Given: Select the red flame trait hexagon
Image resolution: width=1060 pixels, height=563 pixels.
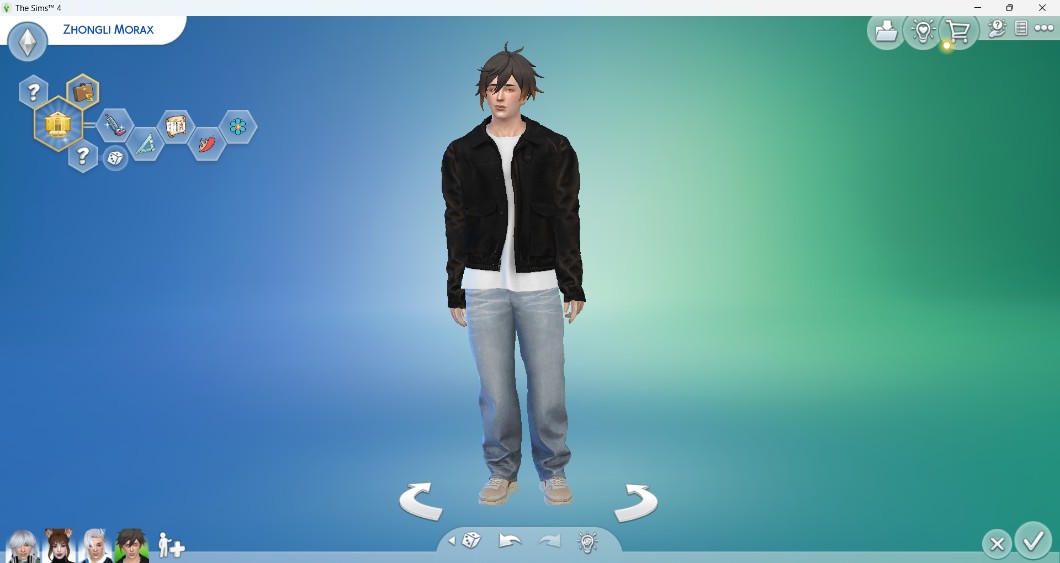Looking at the screenshot, I should [x=207, y=146].
